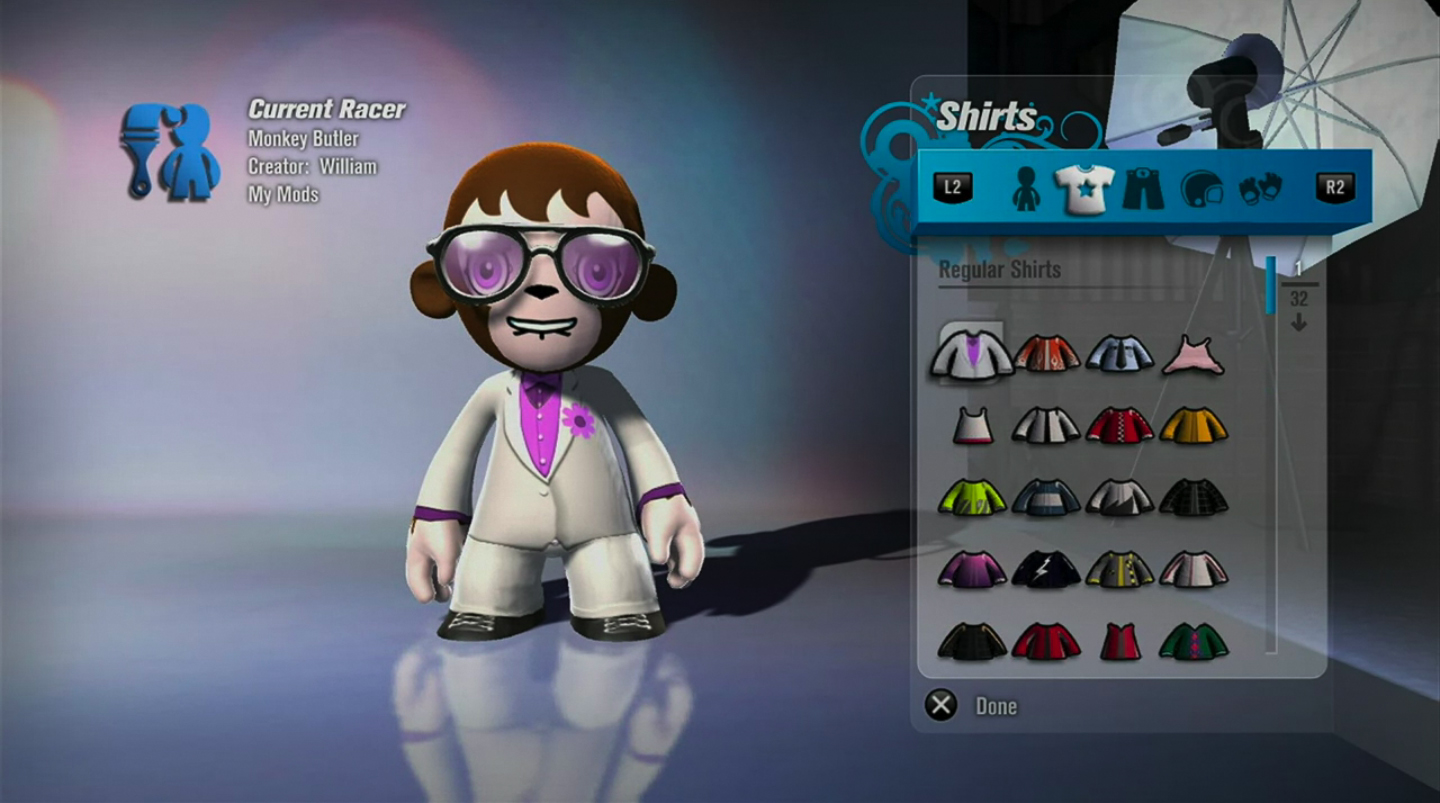Choose the white suit jacket with purple shirt
This screenshot has width=1440, height=803.
(x=971, y=354)
